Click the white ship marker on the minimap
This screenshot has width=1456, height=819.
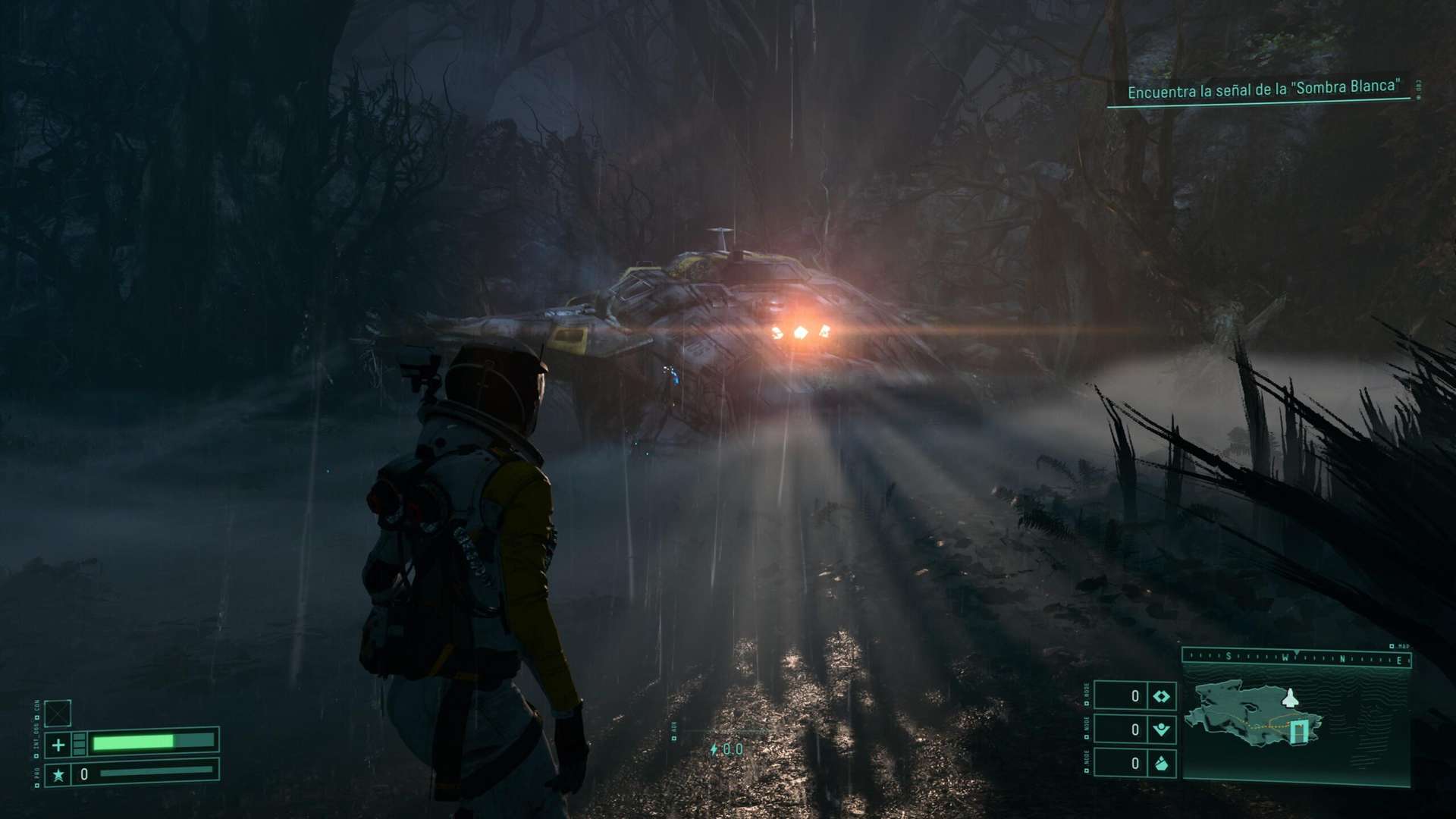tap(1288, 698)
